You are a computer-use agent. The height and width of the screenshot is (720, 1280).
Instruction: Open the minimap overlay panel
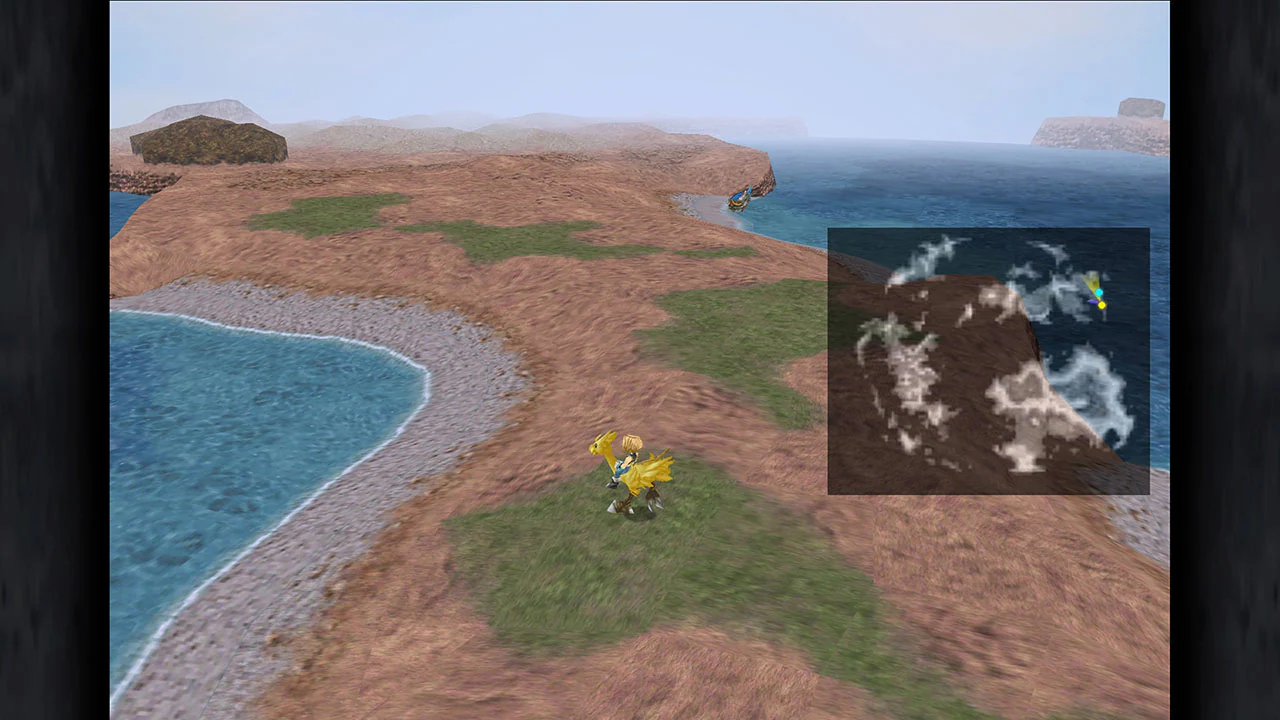click(x=989, y=360)
